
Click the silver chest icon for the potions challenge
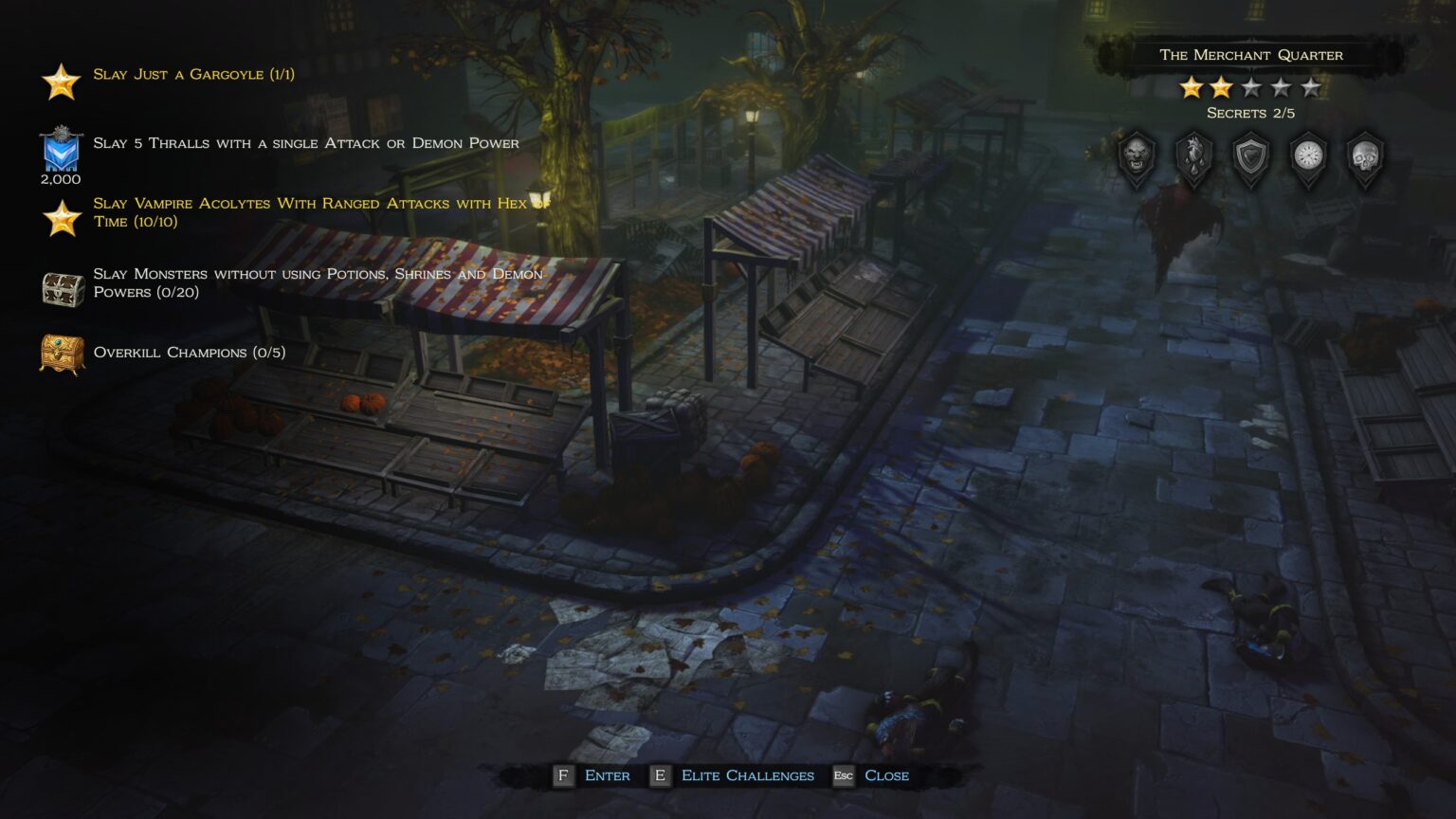point(60,289)
